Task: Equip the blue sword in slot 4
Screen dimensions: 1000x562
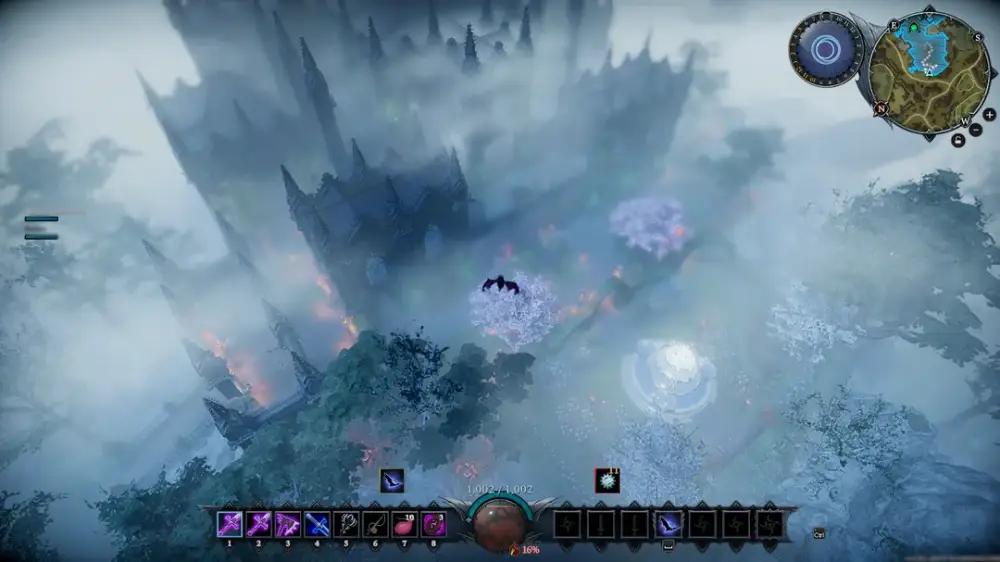Action: [317, 523]
